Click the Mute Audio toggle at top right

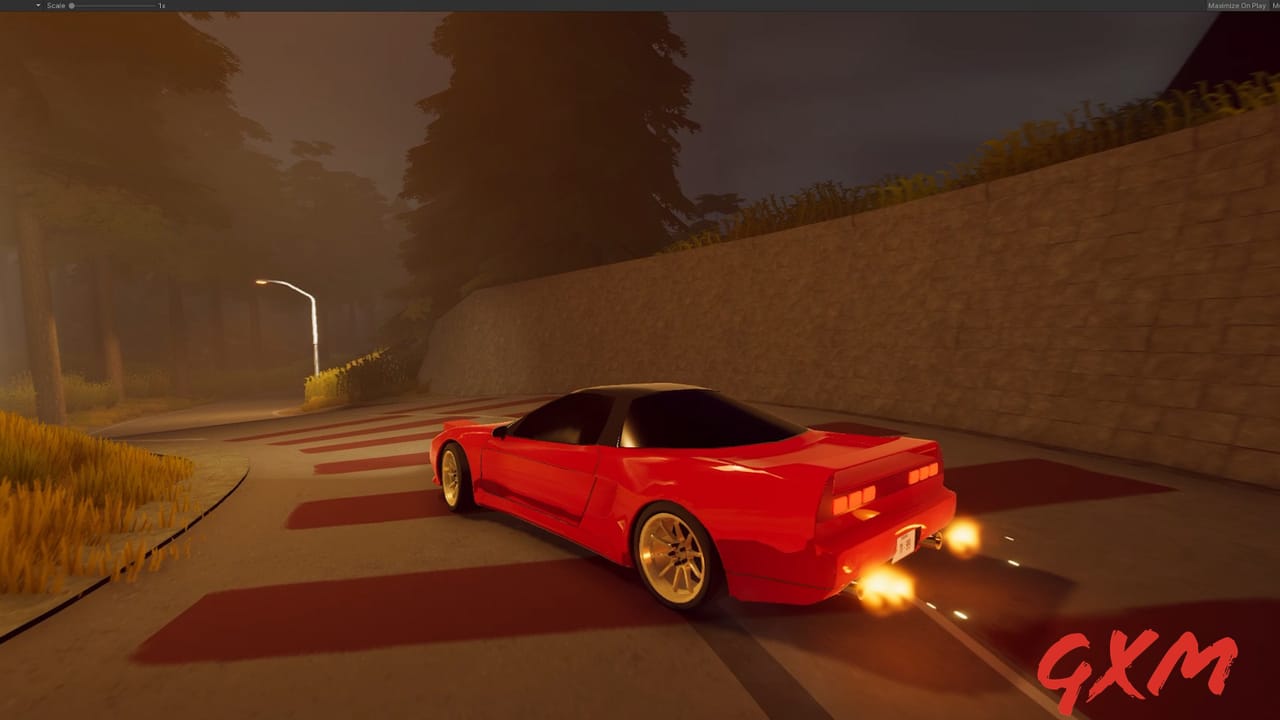coord(1276,5)
